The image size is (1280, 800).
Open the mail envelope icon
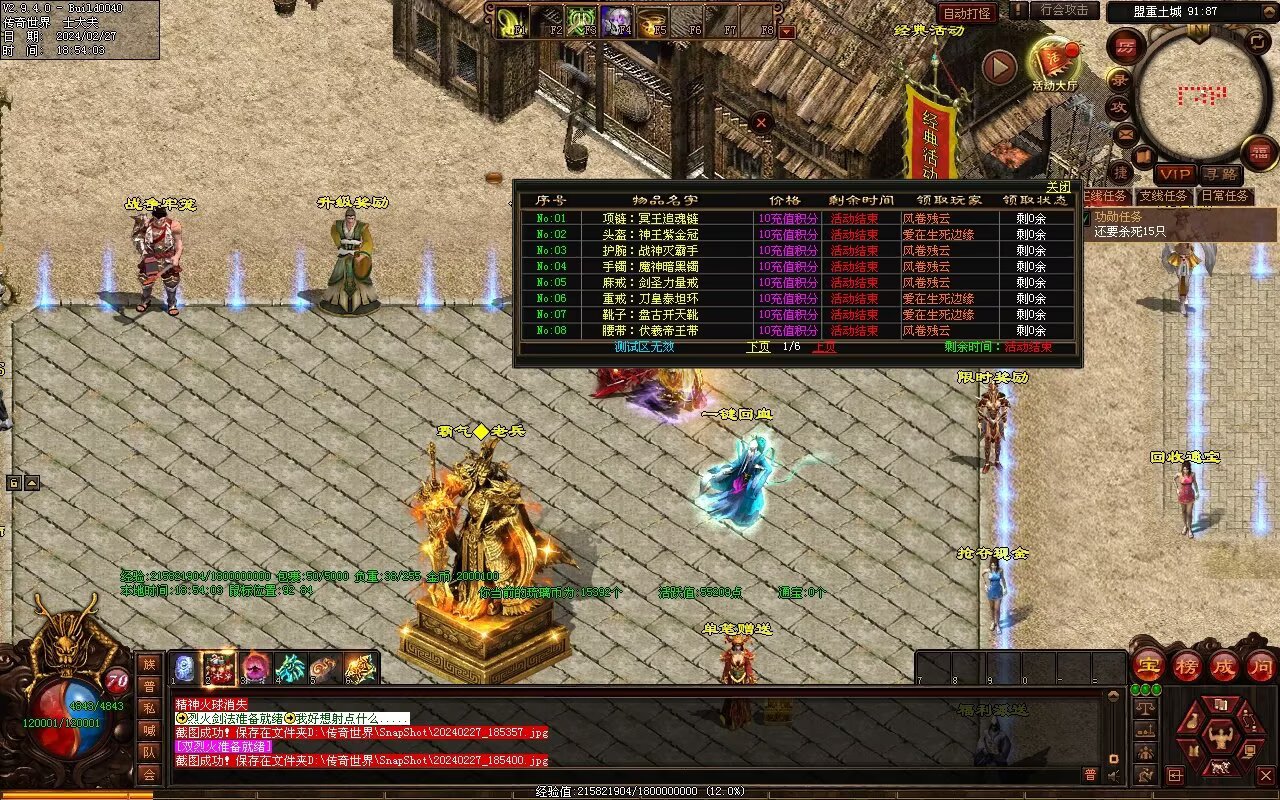pos(1126,133)
